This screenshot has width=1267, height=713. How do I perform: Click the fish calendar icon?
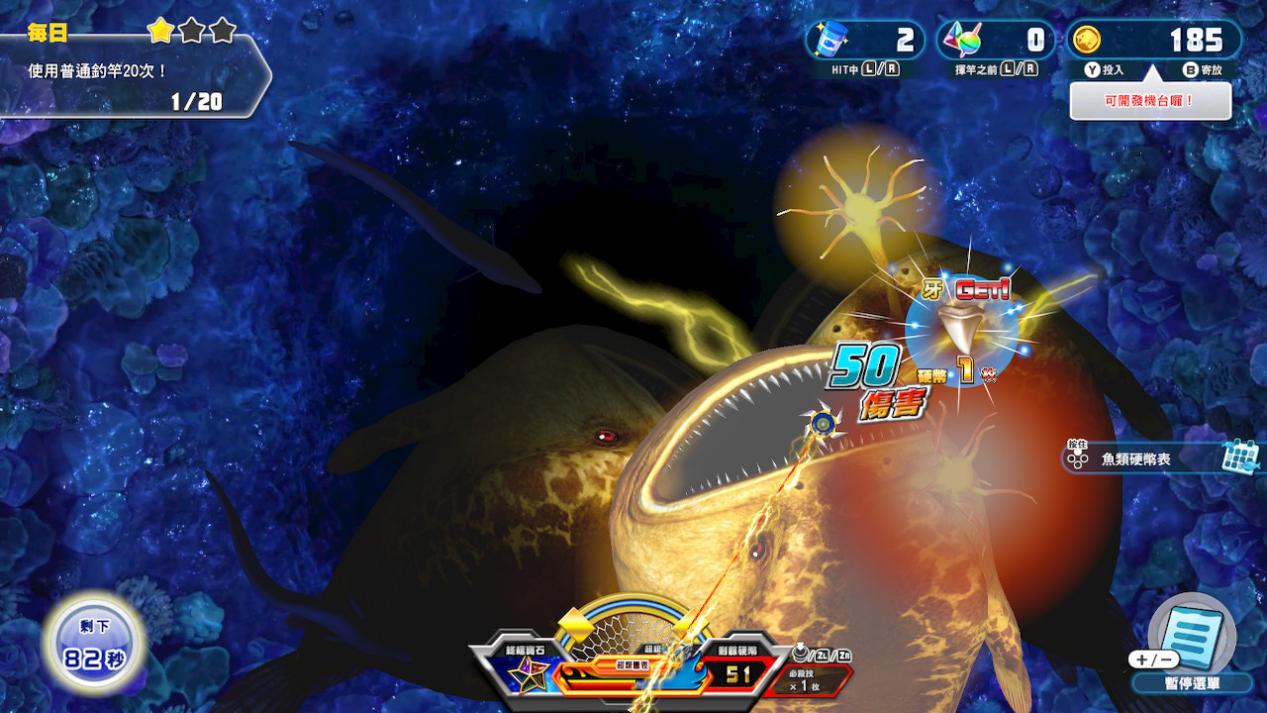click(x=1239, y=457)
